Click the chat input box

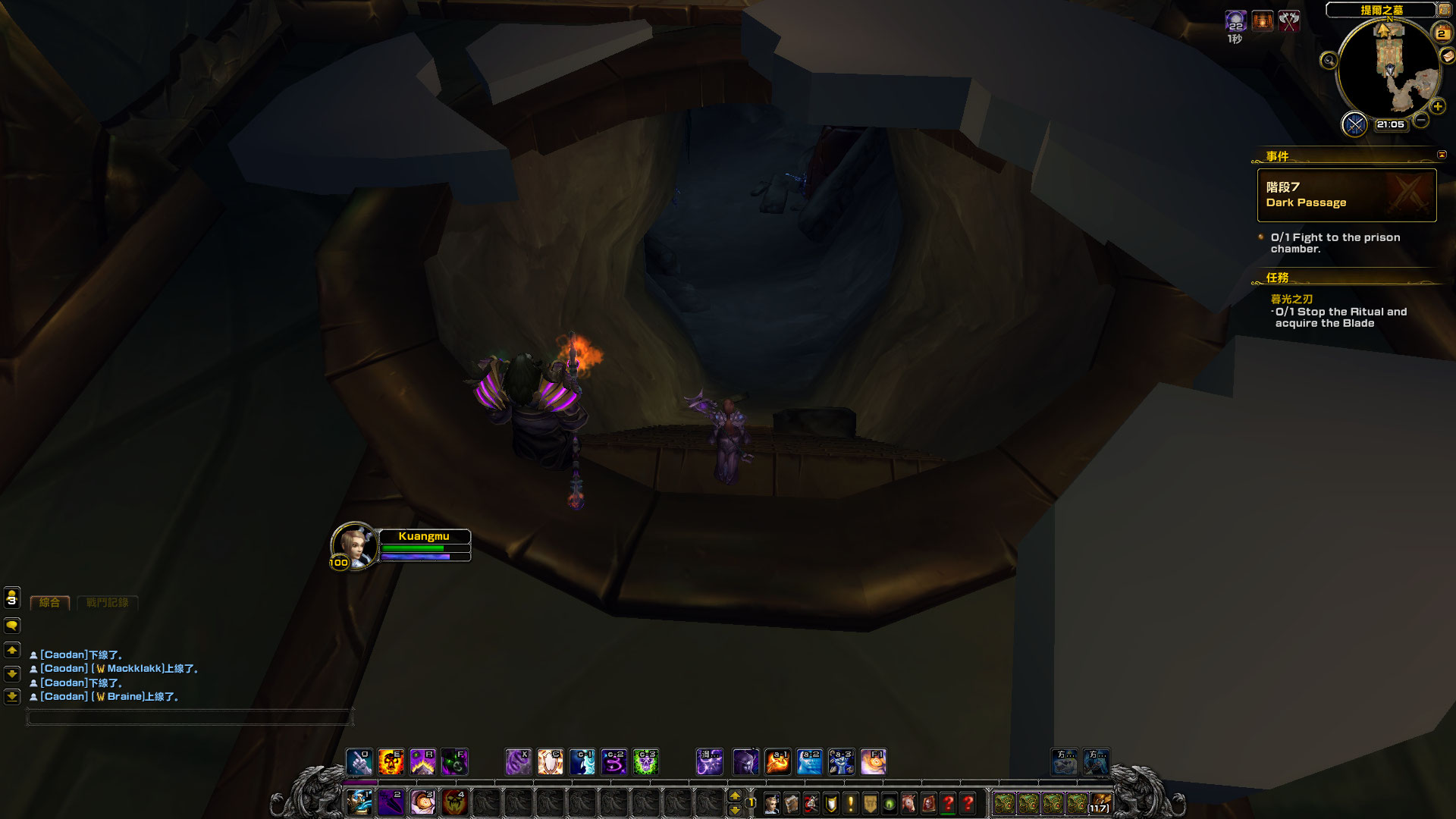point(190,717)
